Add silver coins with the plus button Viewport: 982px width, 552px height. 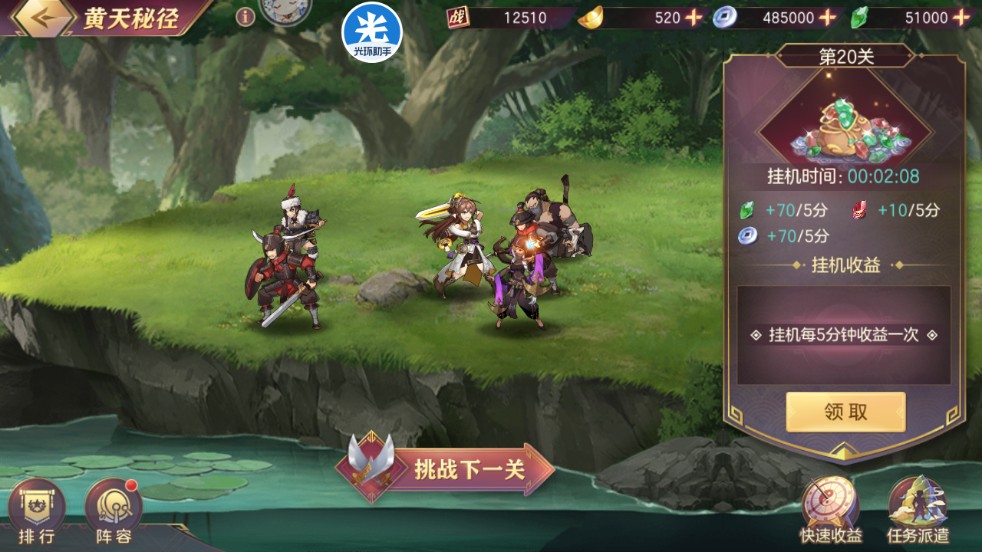coord(827,17)
